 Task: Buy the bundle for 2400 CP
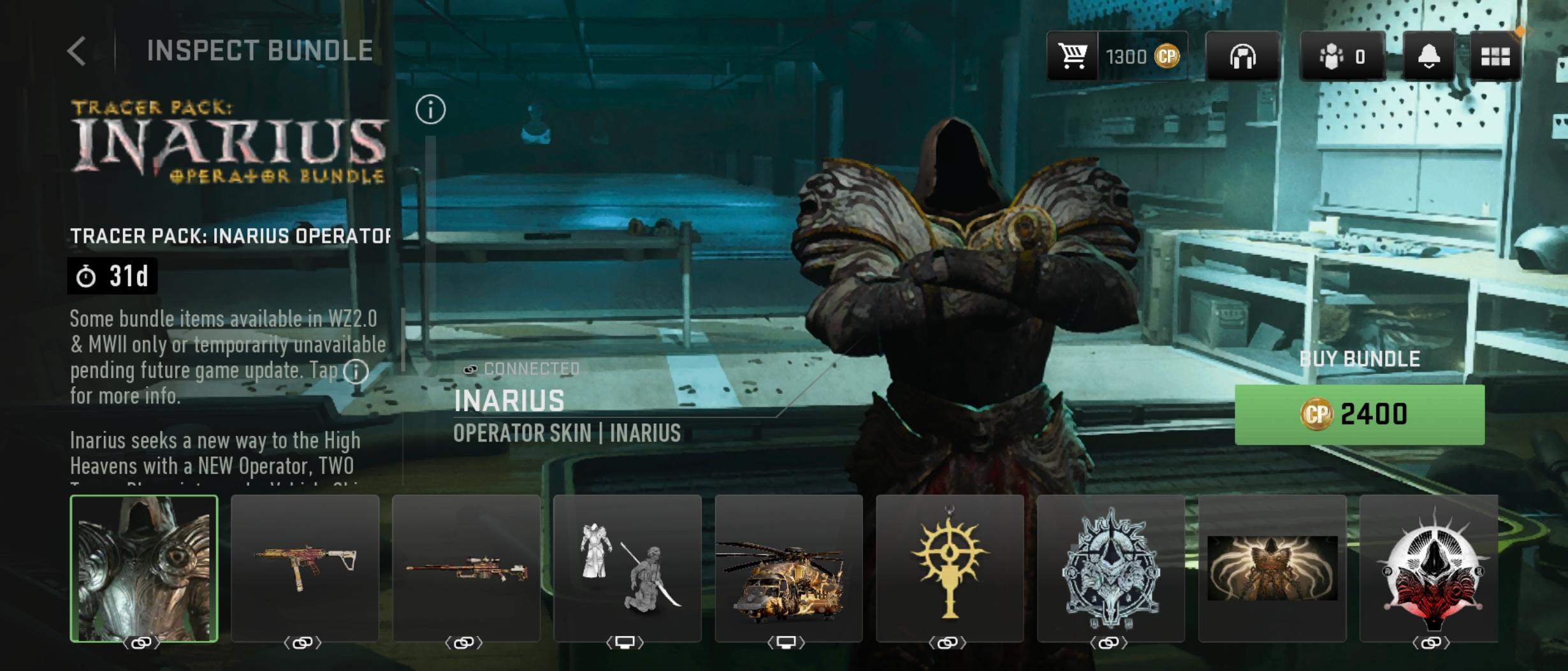pyautogui.click(x=1359, y=414)
